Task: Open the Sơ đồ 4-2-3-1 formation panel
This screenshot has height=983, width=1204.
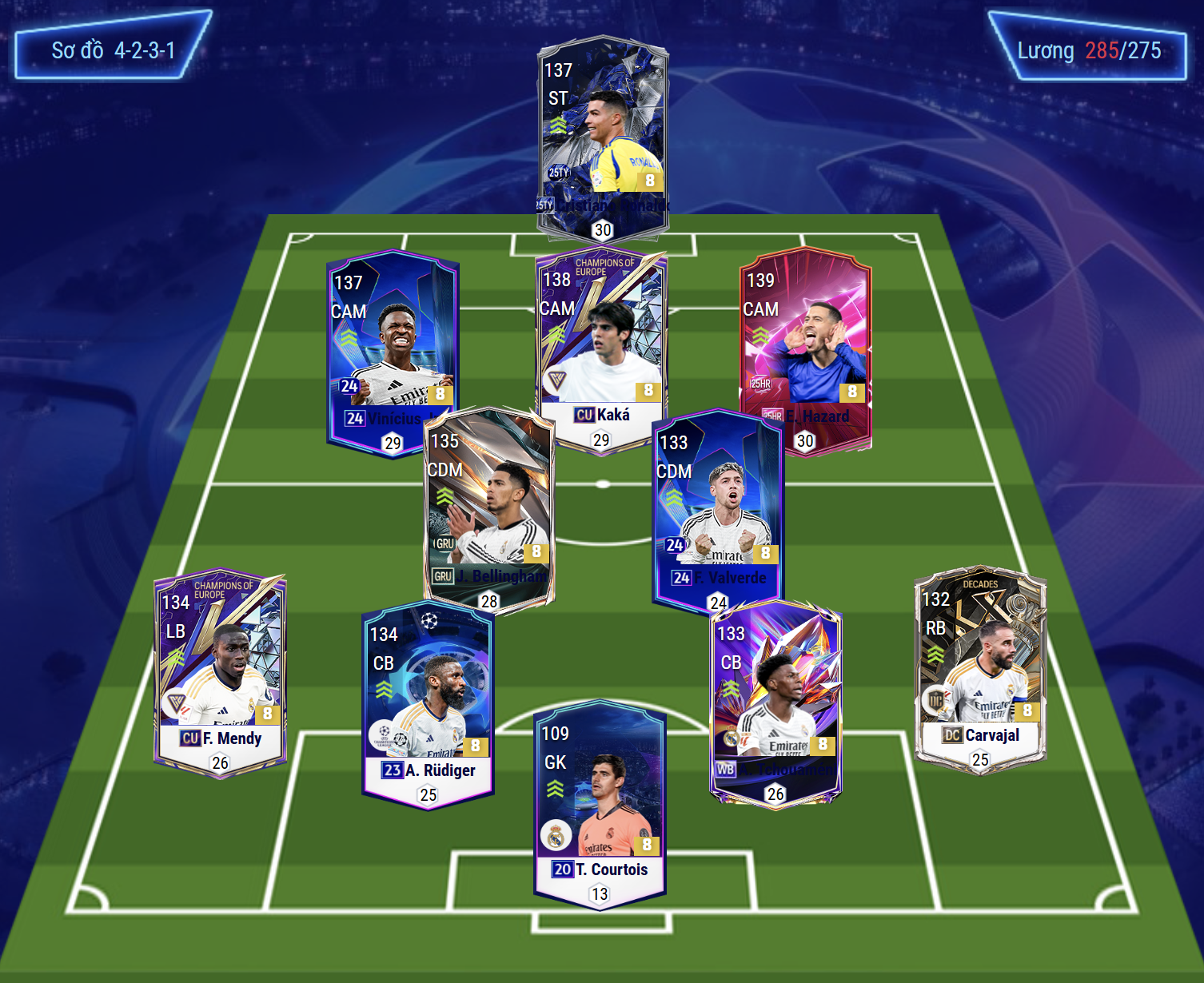Action: 113,48
